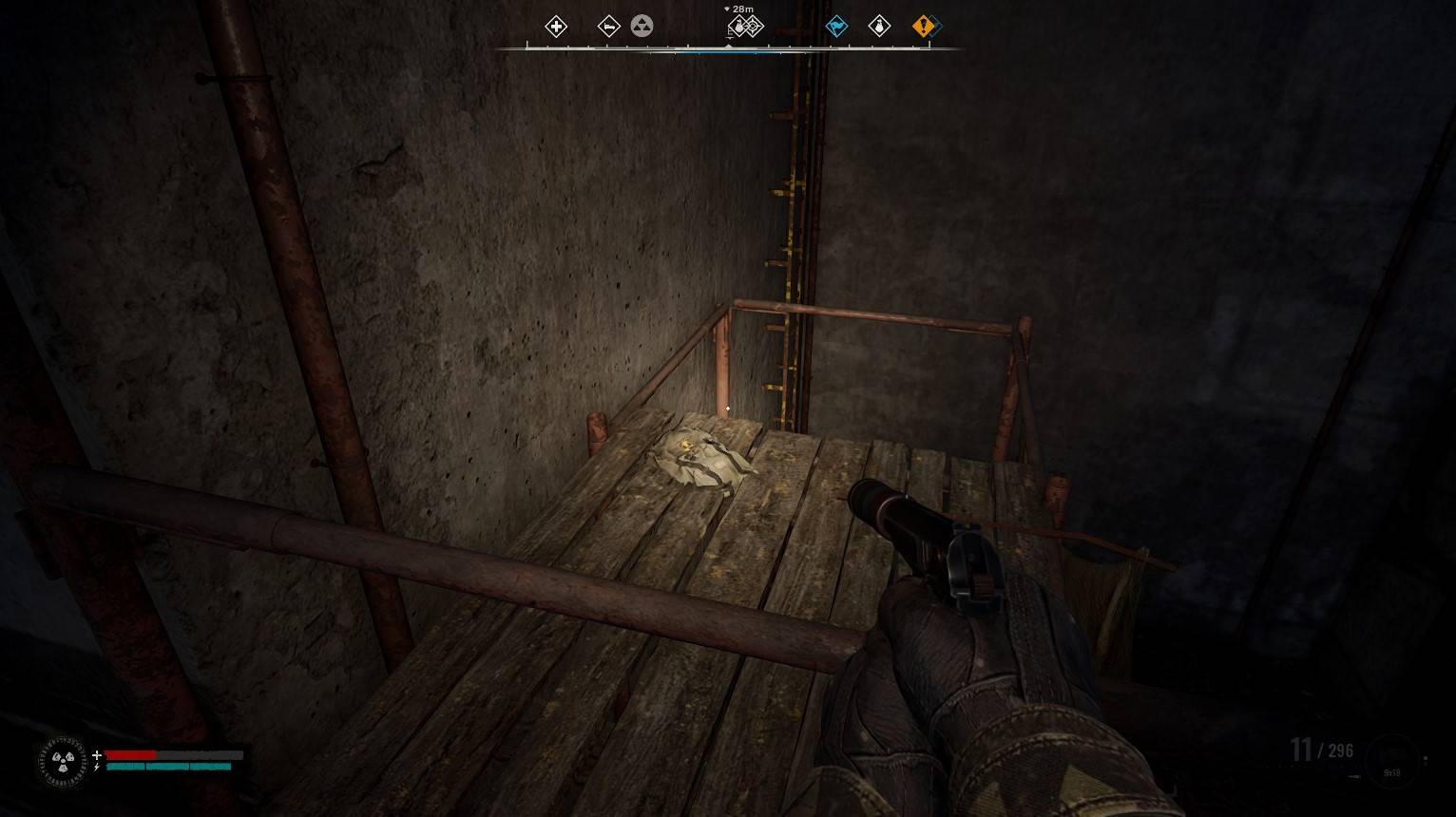Screen dimensions: 1456x817
Task: Pick the blue flag compass marker
Action: tap(836, 27)
